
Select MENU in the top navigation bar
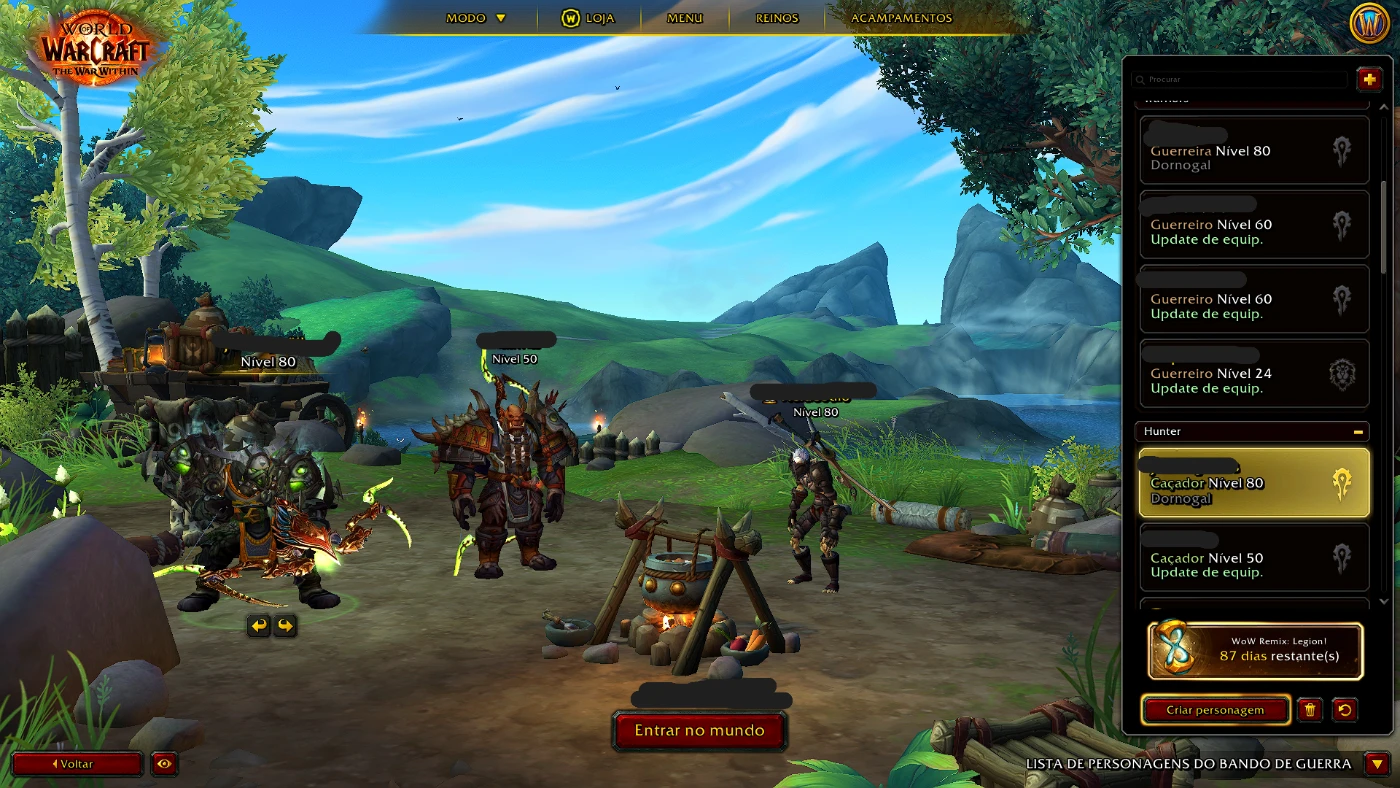click(684, 18)
